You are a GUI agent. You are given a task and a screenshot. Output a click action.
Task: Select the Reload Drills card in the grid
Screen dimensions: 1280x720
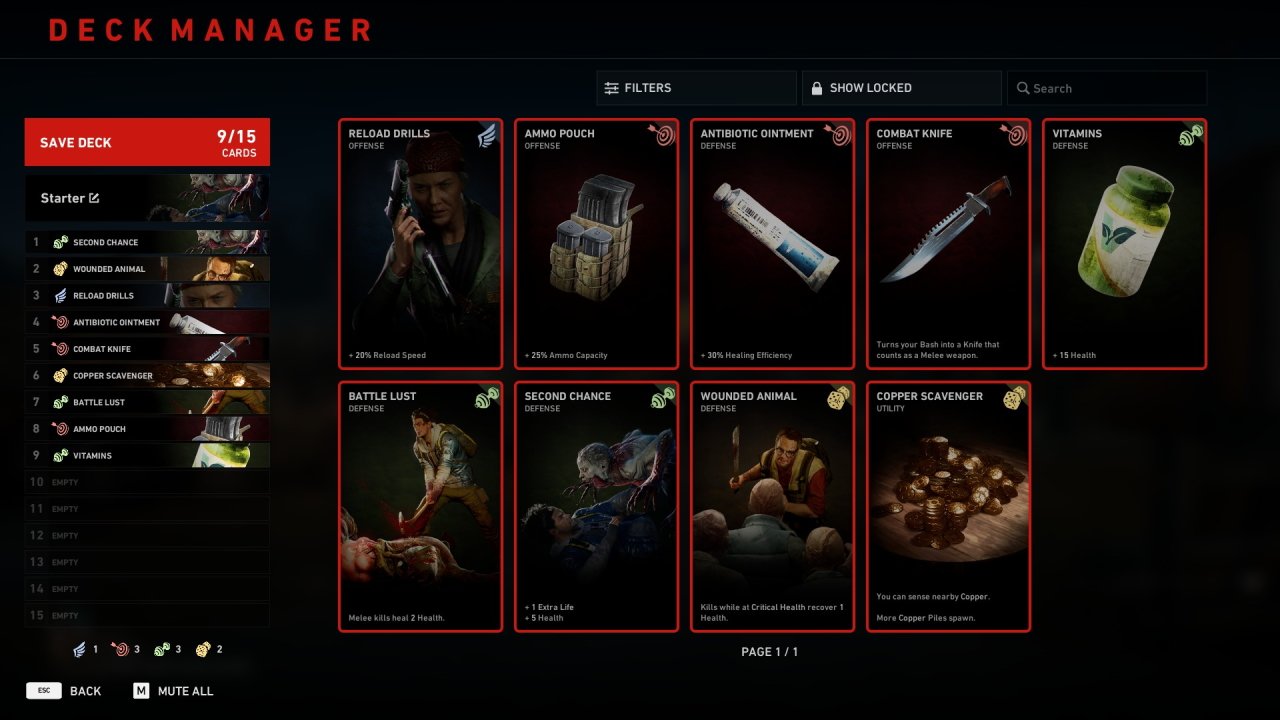[420, 244]
